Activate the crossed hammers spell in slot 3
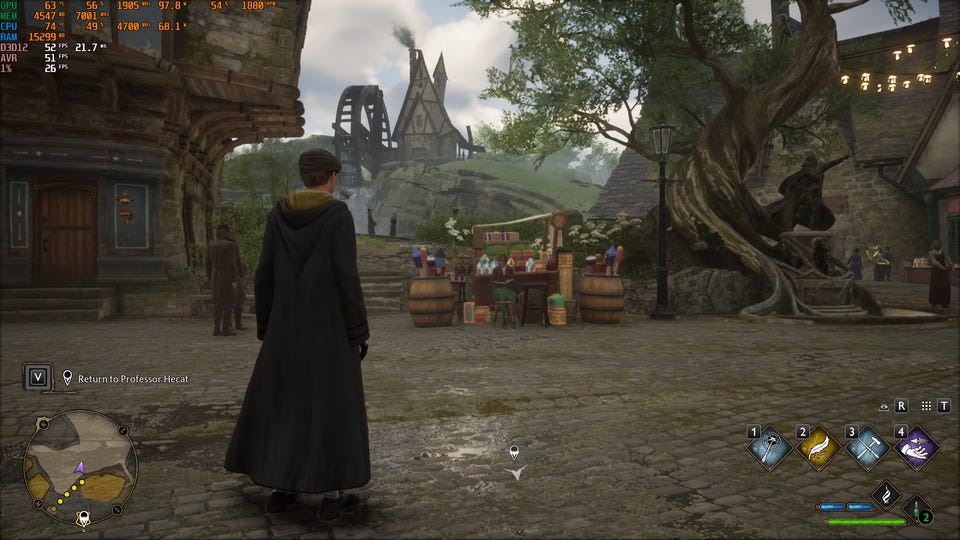 (867, 448)
